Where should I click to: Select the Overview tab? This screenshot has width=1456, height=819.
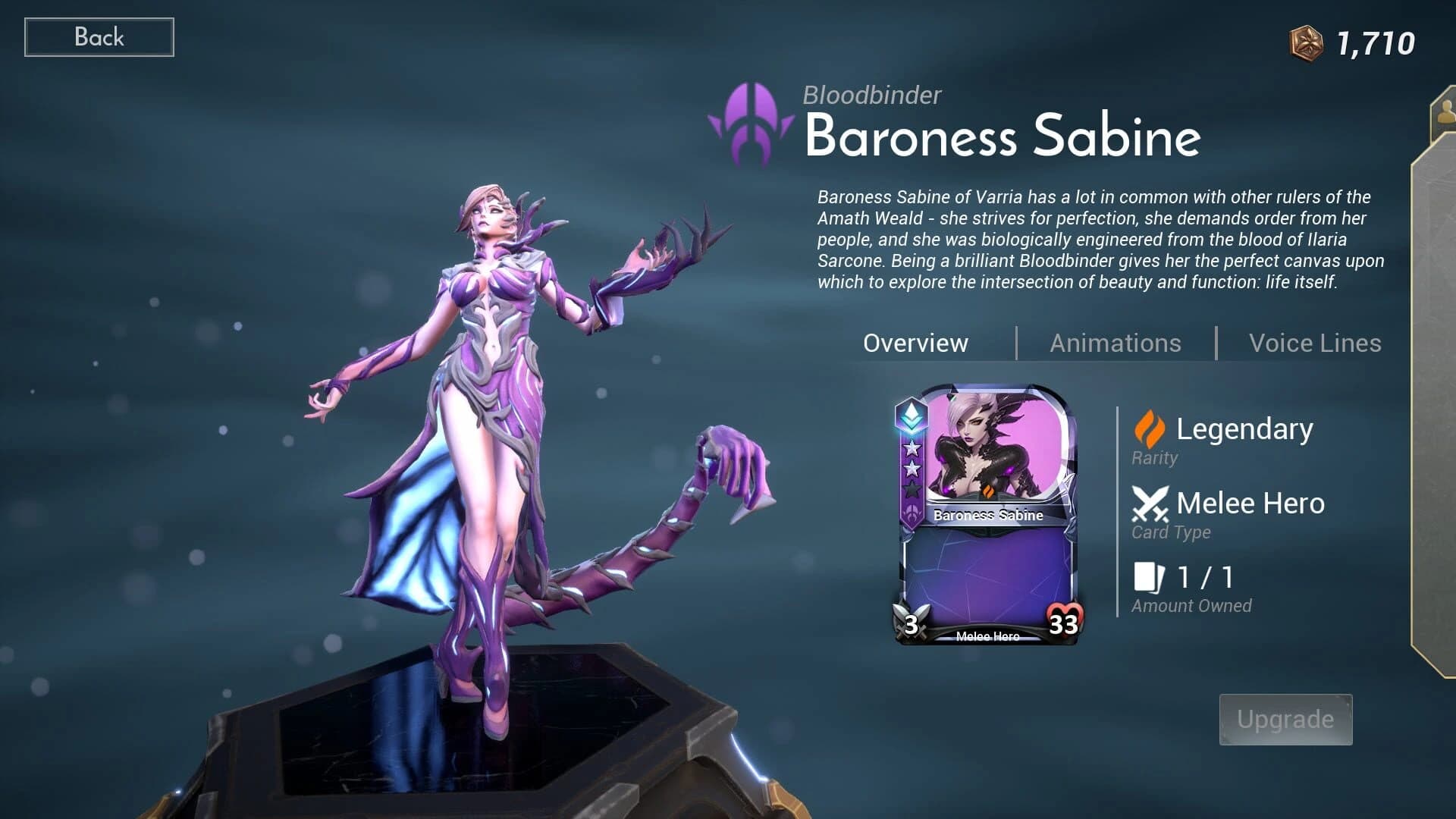coord(915,343)
